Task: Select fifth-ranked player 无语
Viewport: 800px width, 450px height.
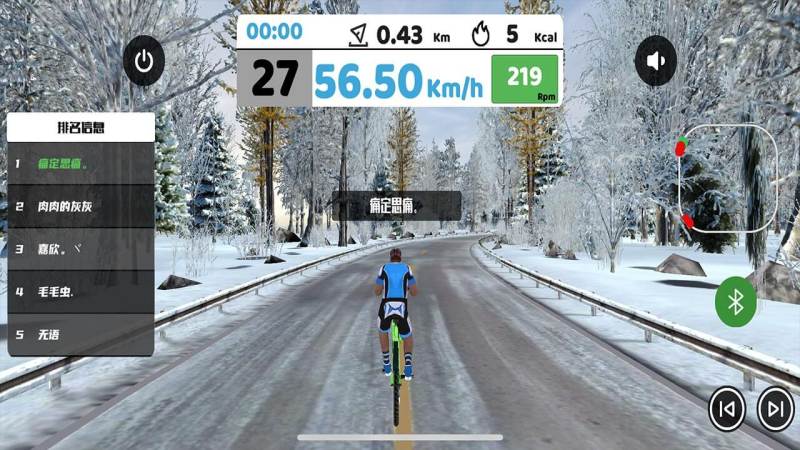Action: [81, 334]
